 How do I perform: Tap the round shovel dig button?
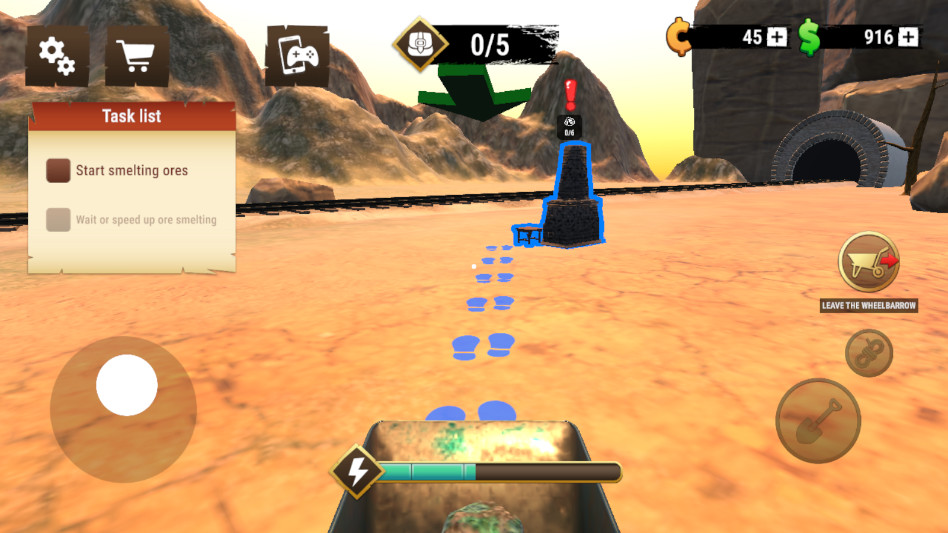818,420
